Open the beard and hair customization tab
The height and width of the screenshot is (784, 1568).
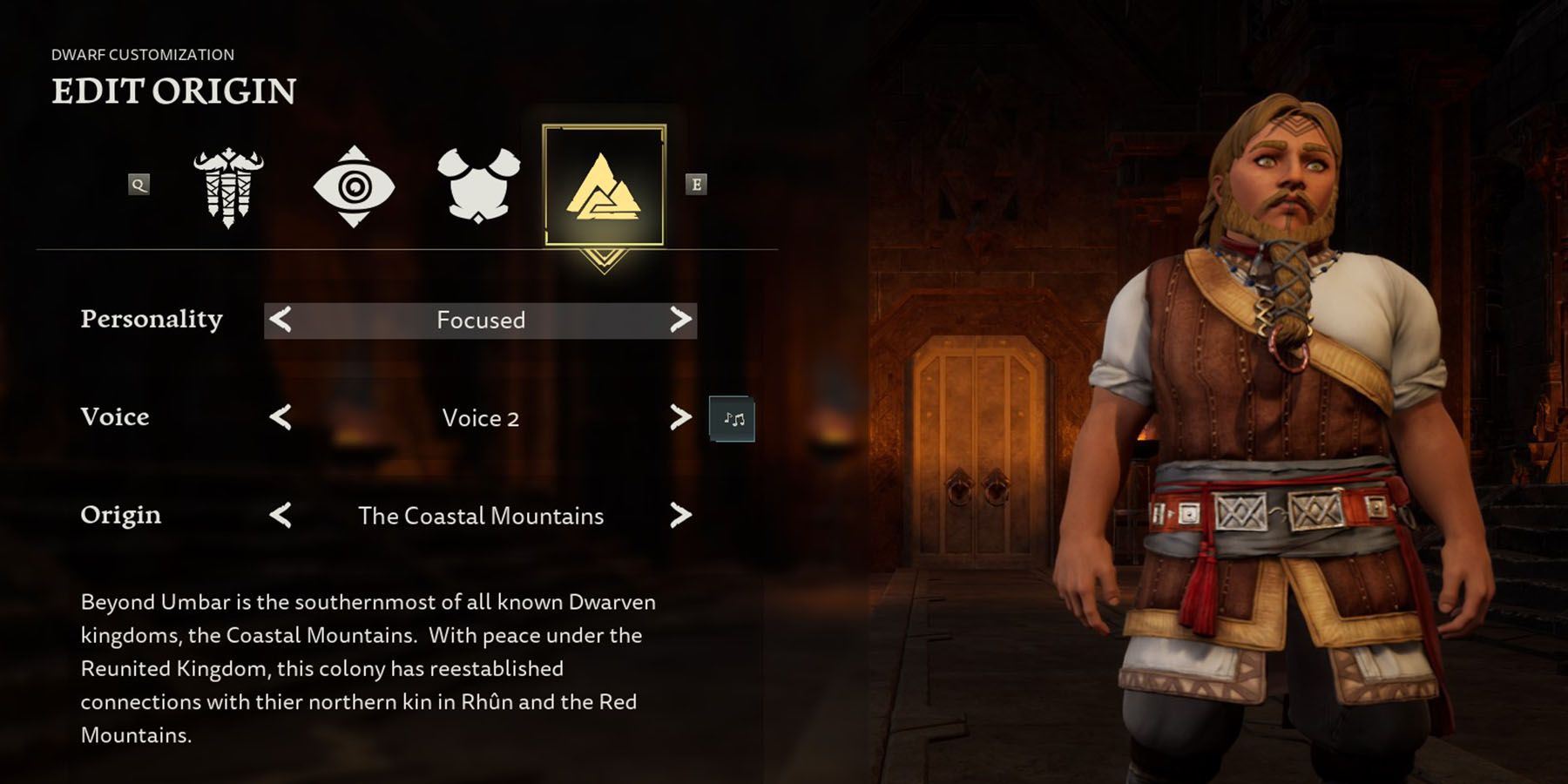point(228,185)
